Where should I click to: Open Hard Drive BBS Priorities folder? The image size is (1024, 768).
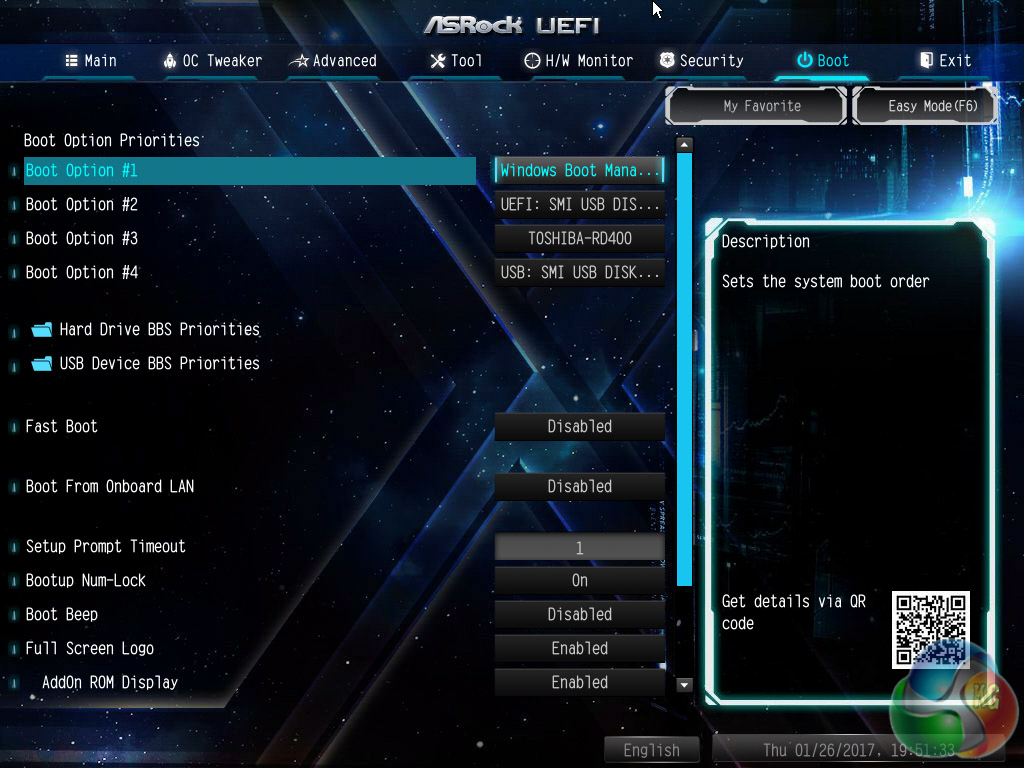click(159, 330)
